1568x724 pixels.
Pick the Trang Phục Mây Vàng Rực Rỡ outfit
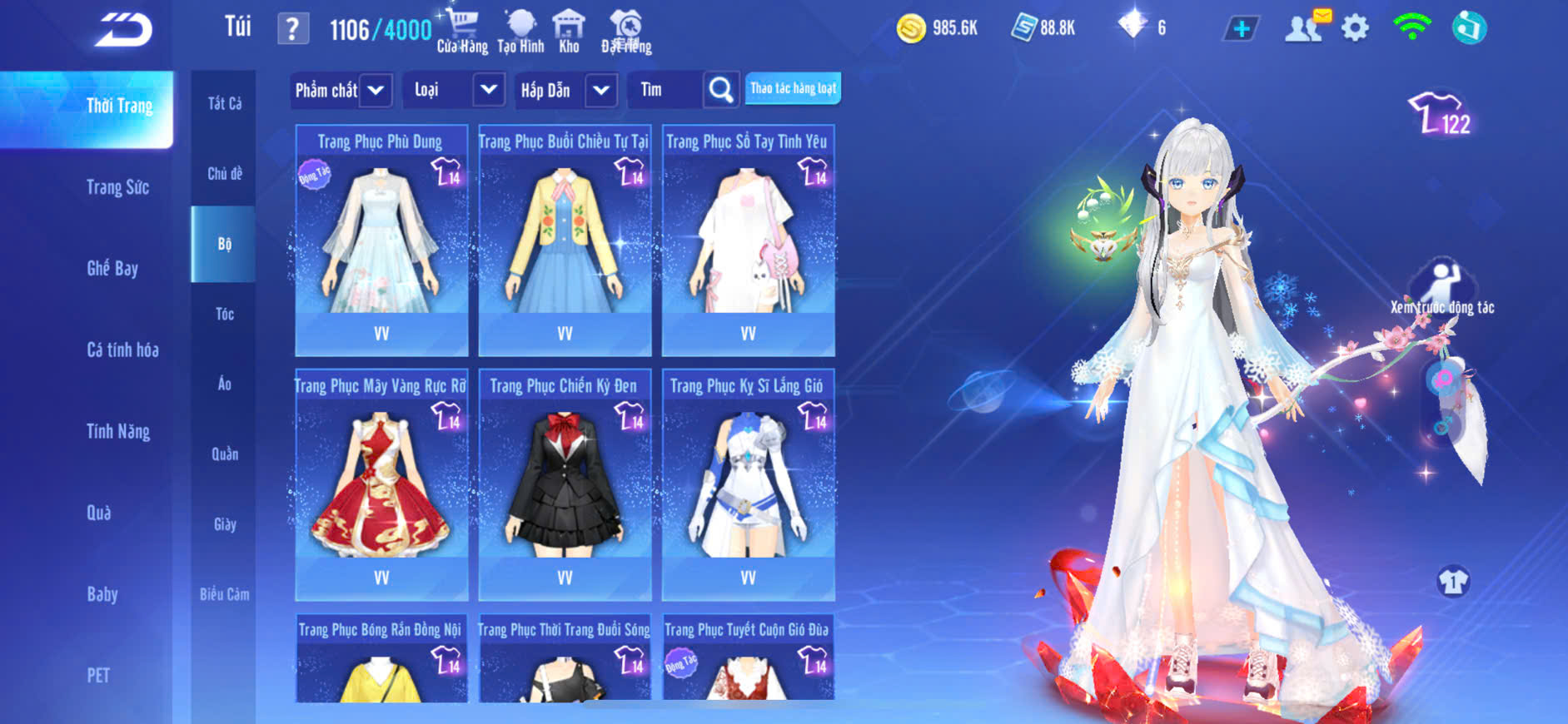coord(381,483)
